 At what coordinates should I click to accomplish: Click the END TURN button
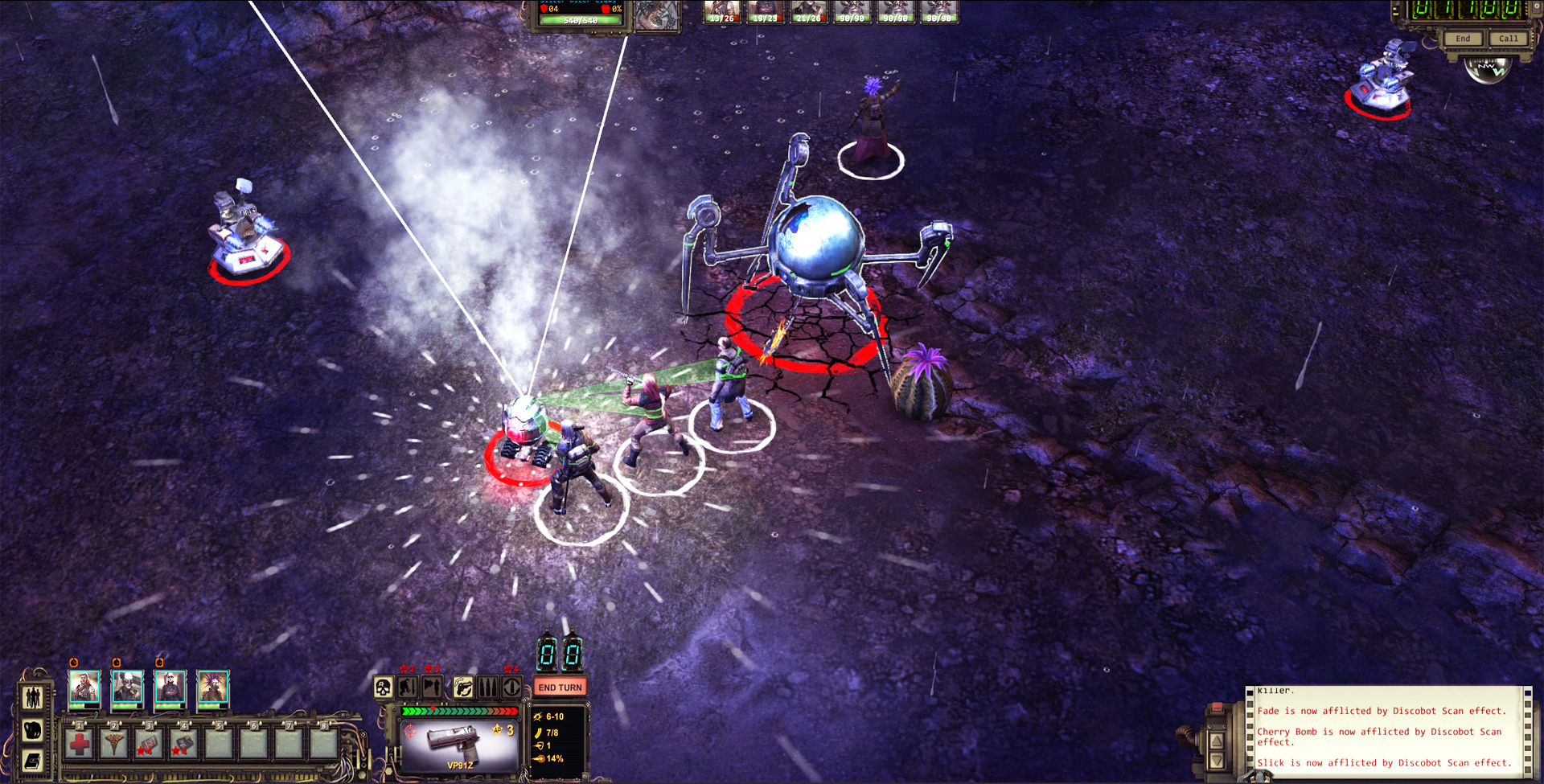pyautogui.click(x=560, y=688)
